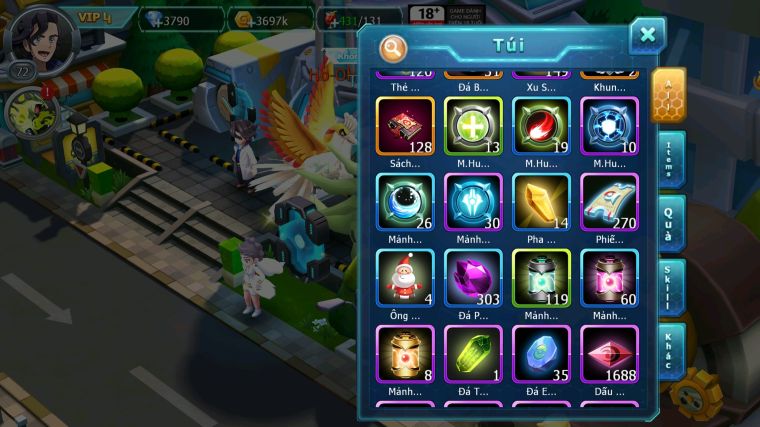Close the Túi bag window
The width and height of the screenshot is (760, 427).
click(647, 36)
